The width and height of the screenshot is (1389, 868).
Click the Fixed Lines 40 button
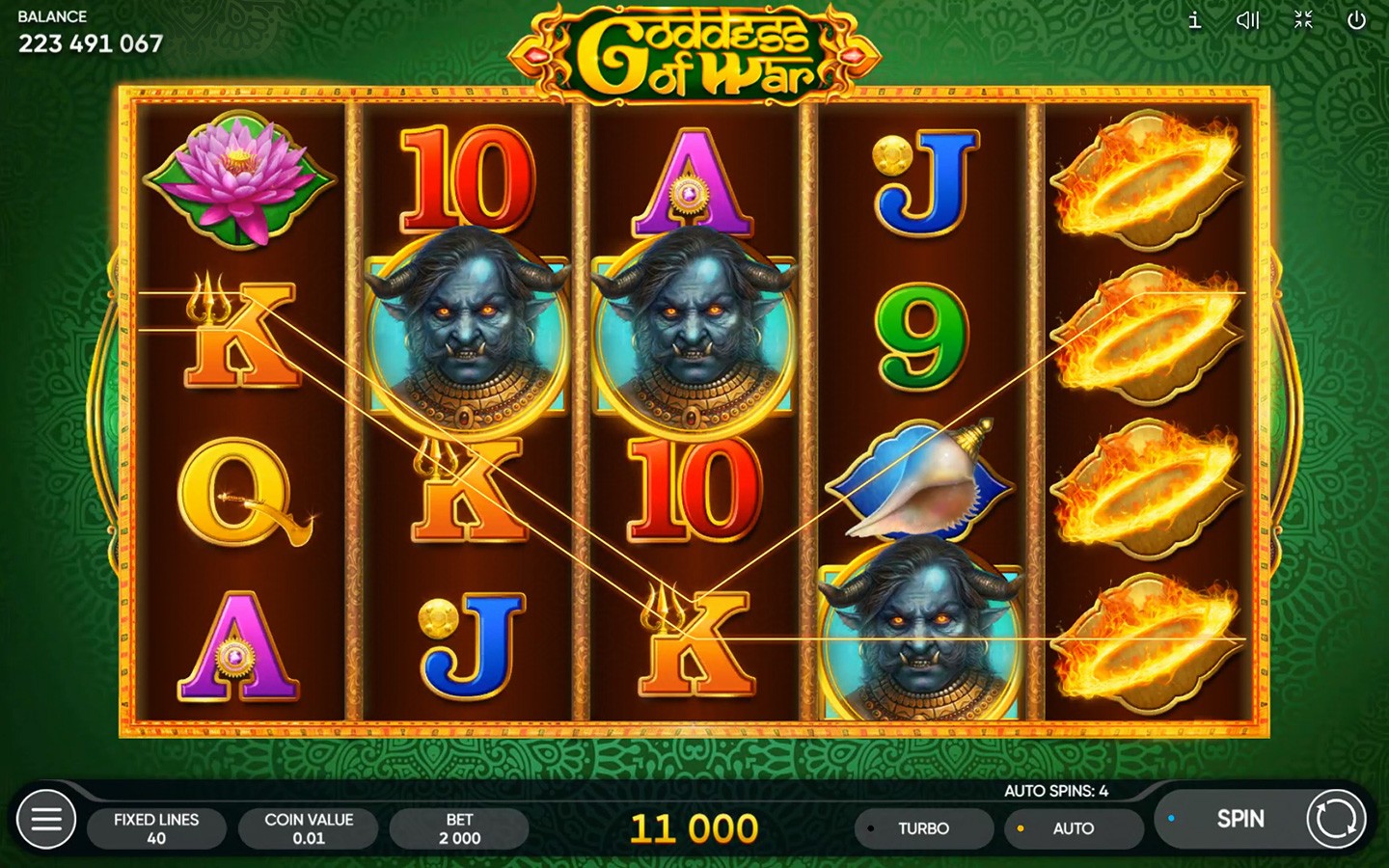[156, 828]
